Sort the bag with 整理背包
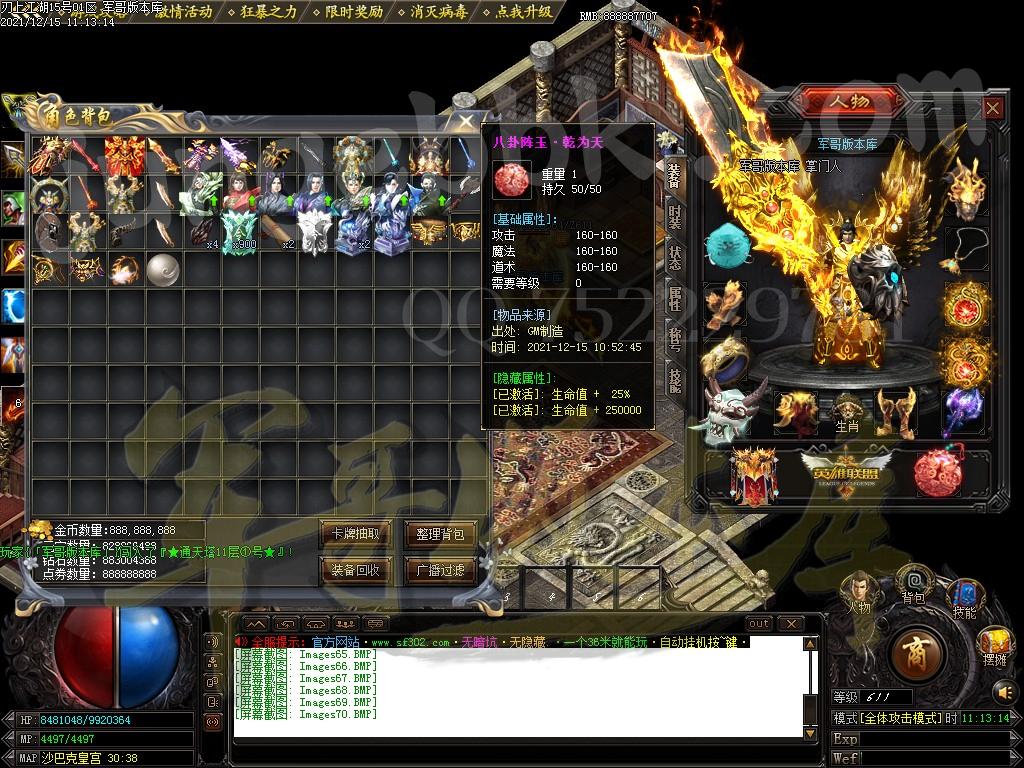Image resolution: width=1024 pixels, height=768 pixels. [439, 534]
